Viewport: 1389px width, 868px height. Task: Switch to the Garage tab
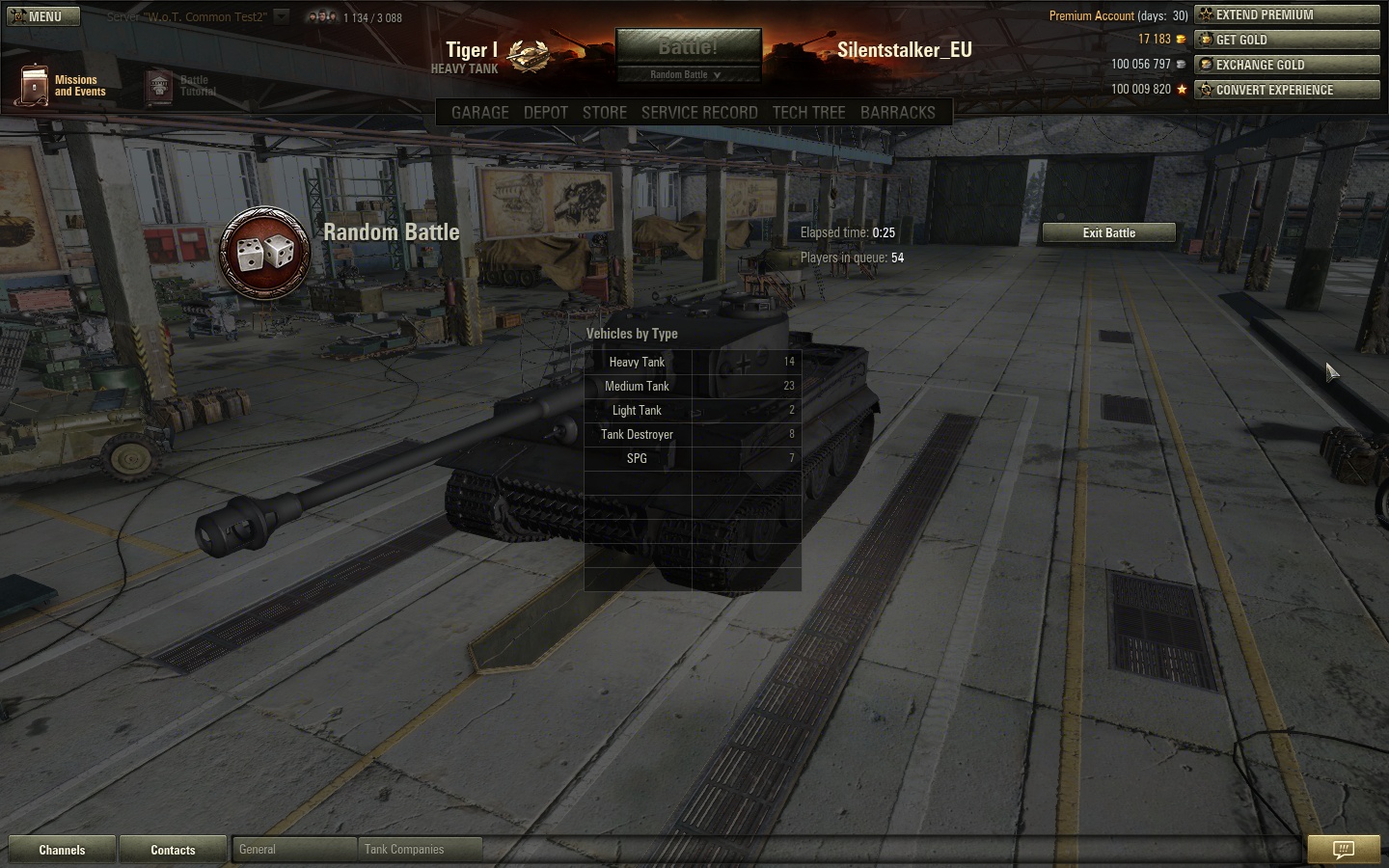tap(479, 112)
